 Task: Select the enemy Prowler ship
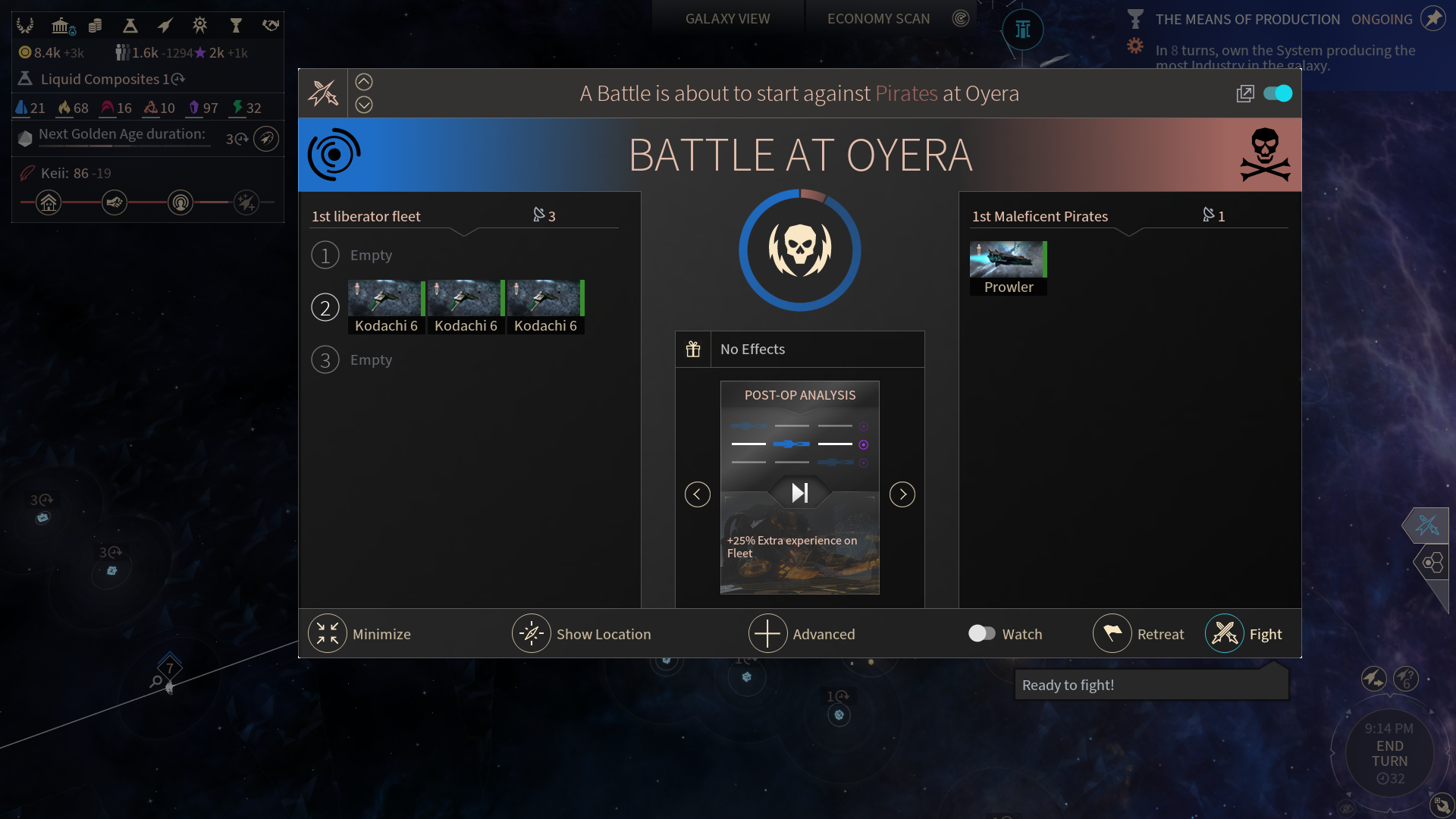point(1008,268)
